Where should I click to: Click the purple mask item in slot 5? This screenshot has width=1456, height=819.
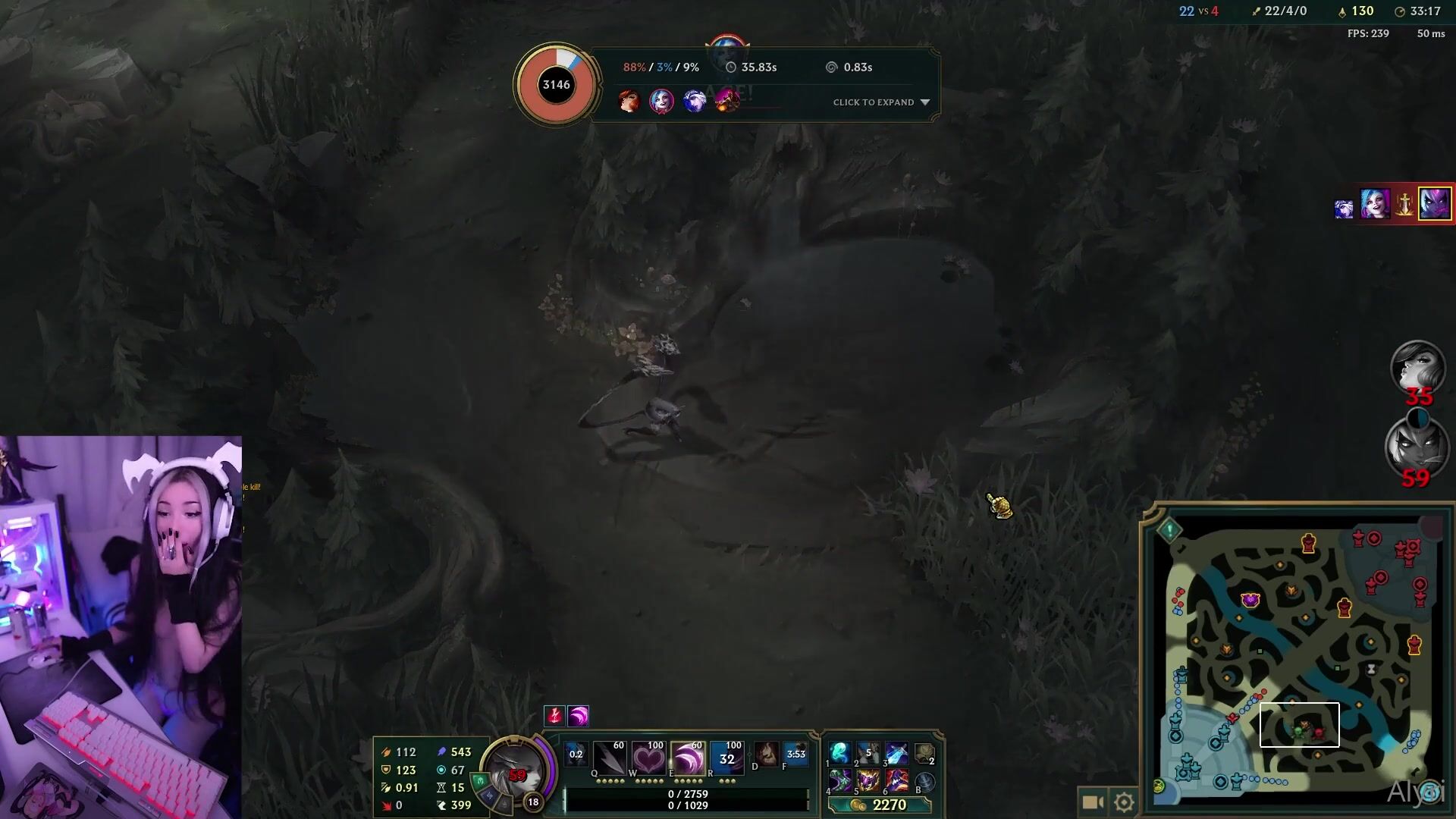click(868, 780)
